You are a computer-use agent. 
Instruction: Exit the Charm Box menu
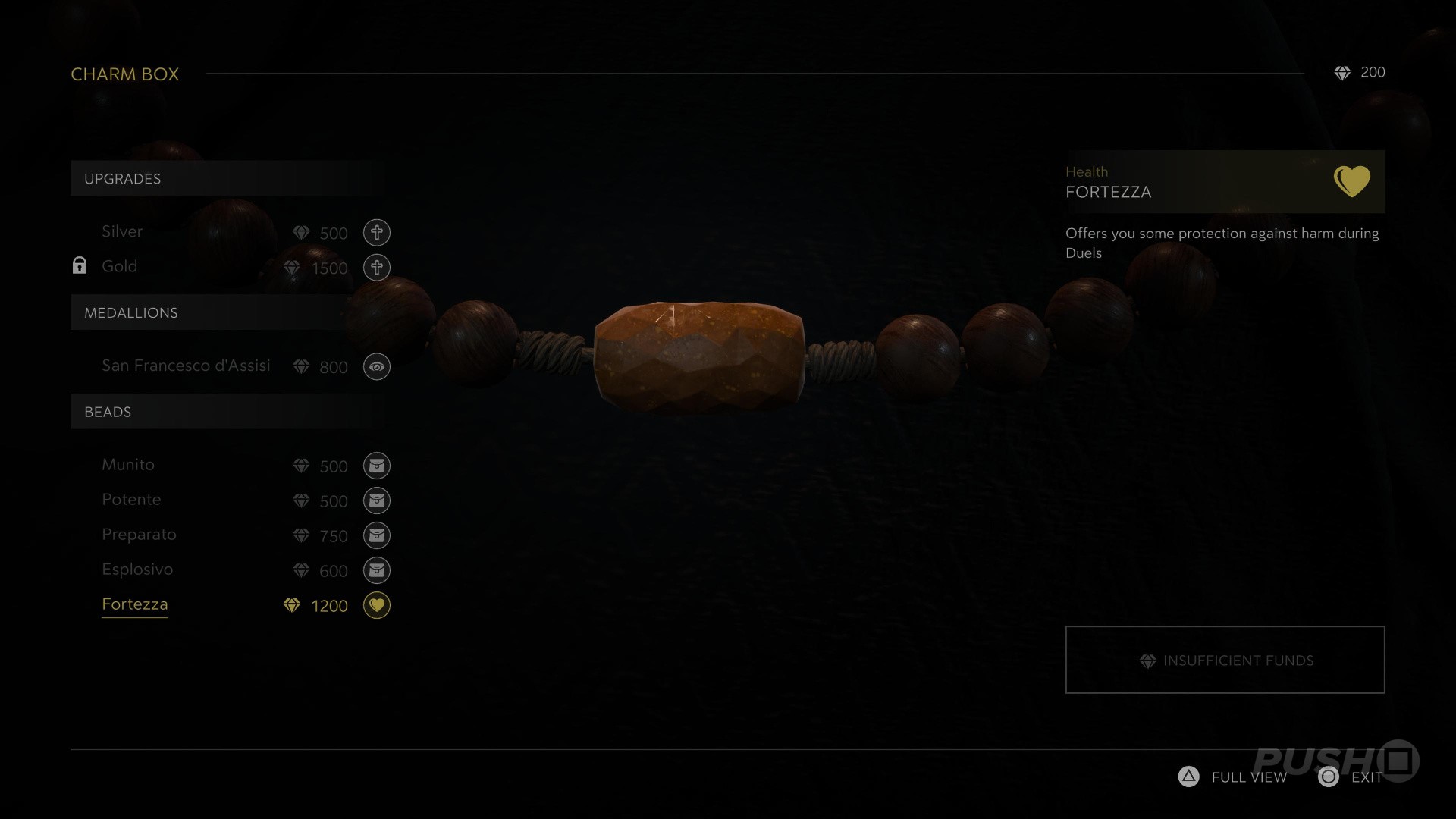1351,777
